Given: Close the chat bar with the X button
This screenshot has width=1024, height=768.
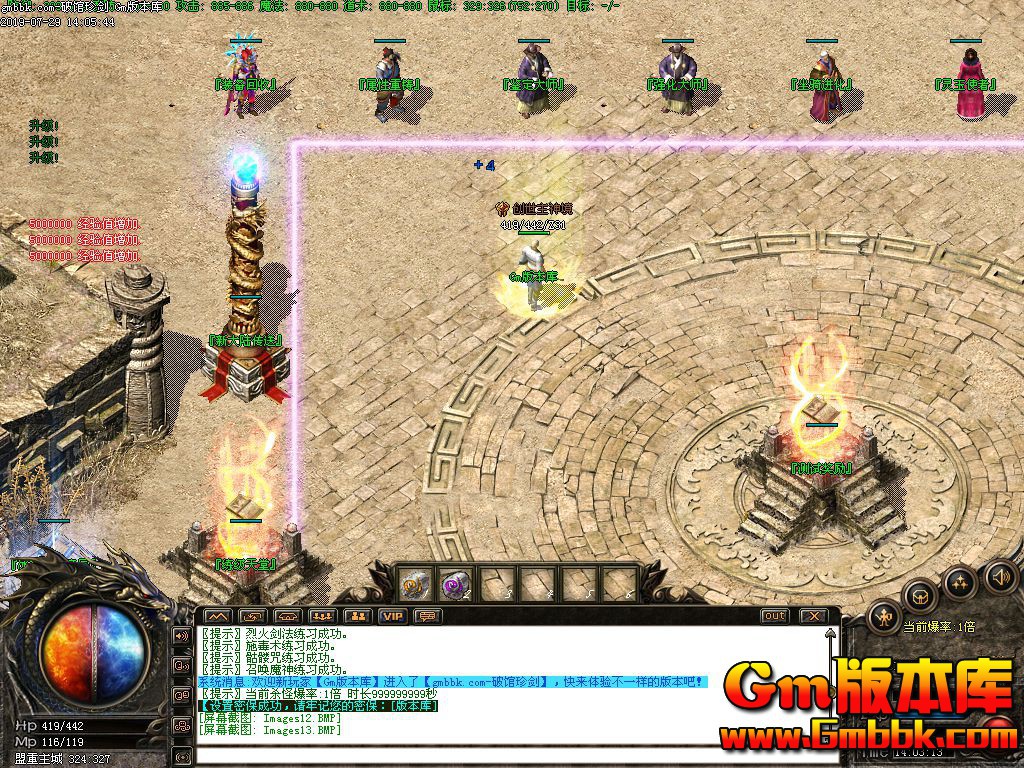Looking at the screenshot, I should click(x=814, y=616).
